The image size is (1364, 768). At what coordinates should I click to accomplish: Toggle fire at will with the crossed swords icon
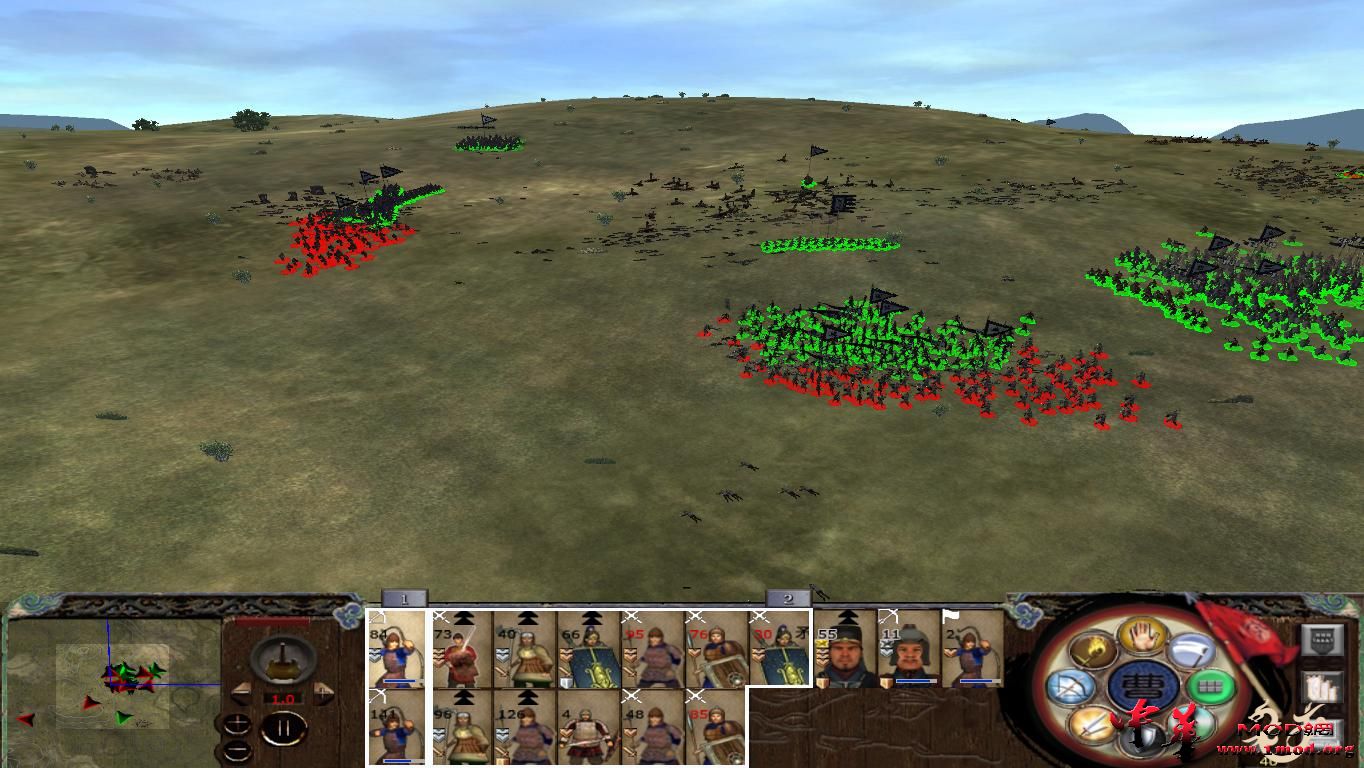point(1092,723)
